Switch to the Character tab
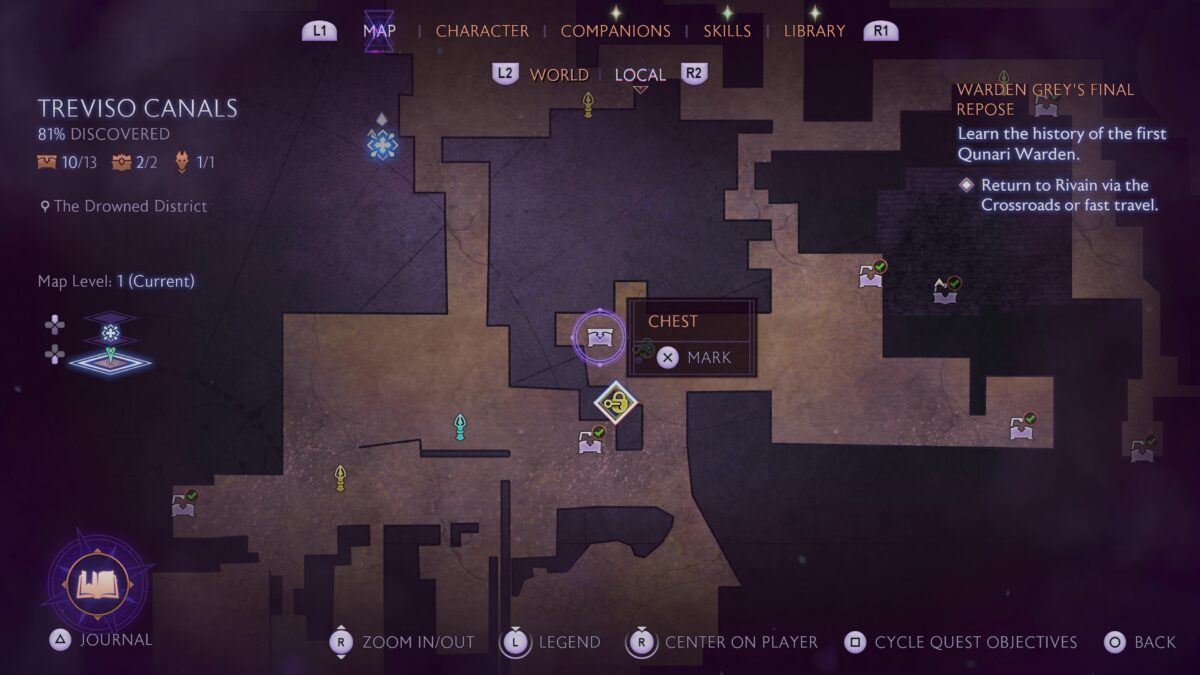 coord(482,31)
